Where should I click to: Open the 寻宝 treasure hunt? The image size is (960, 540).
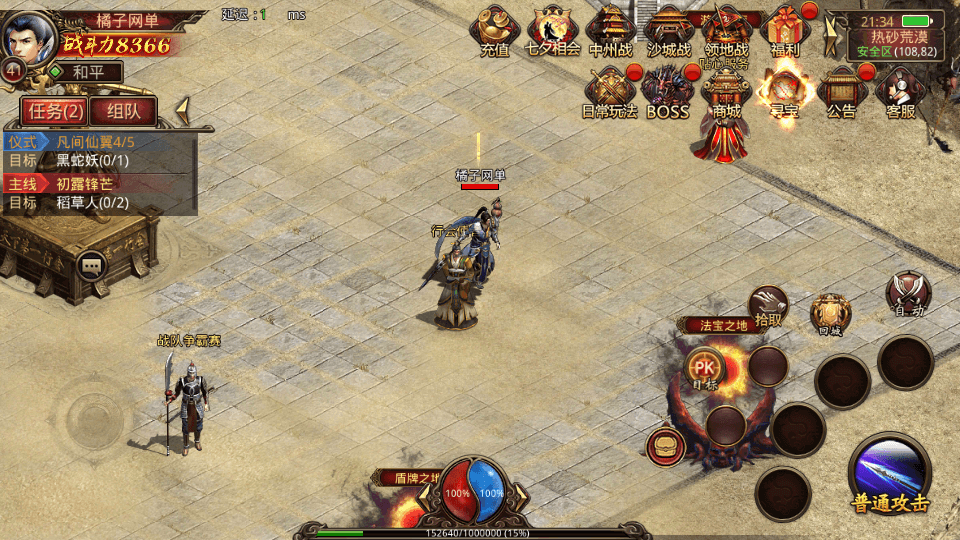[x=784, y=92]
